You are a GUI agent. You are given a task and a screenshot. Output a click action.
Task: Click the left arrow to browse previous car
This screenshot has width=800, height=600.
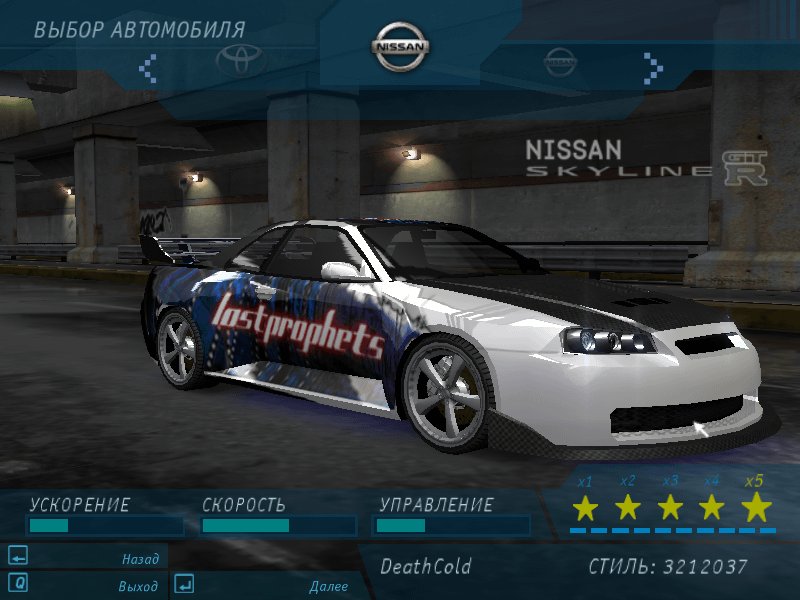point(148,67)
